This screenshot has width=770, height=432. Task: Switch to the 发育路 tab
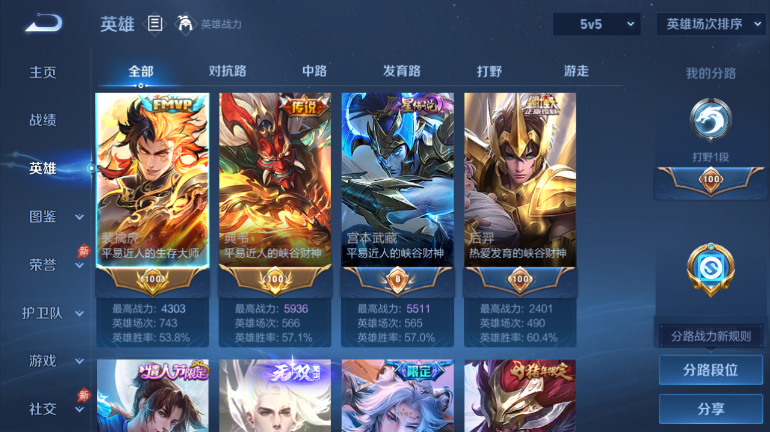point(402,71)
